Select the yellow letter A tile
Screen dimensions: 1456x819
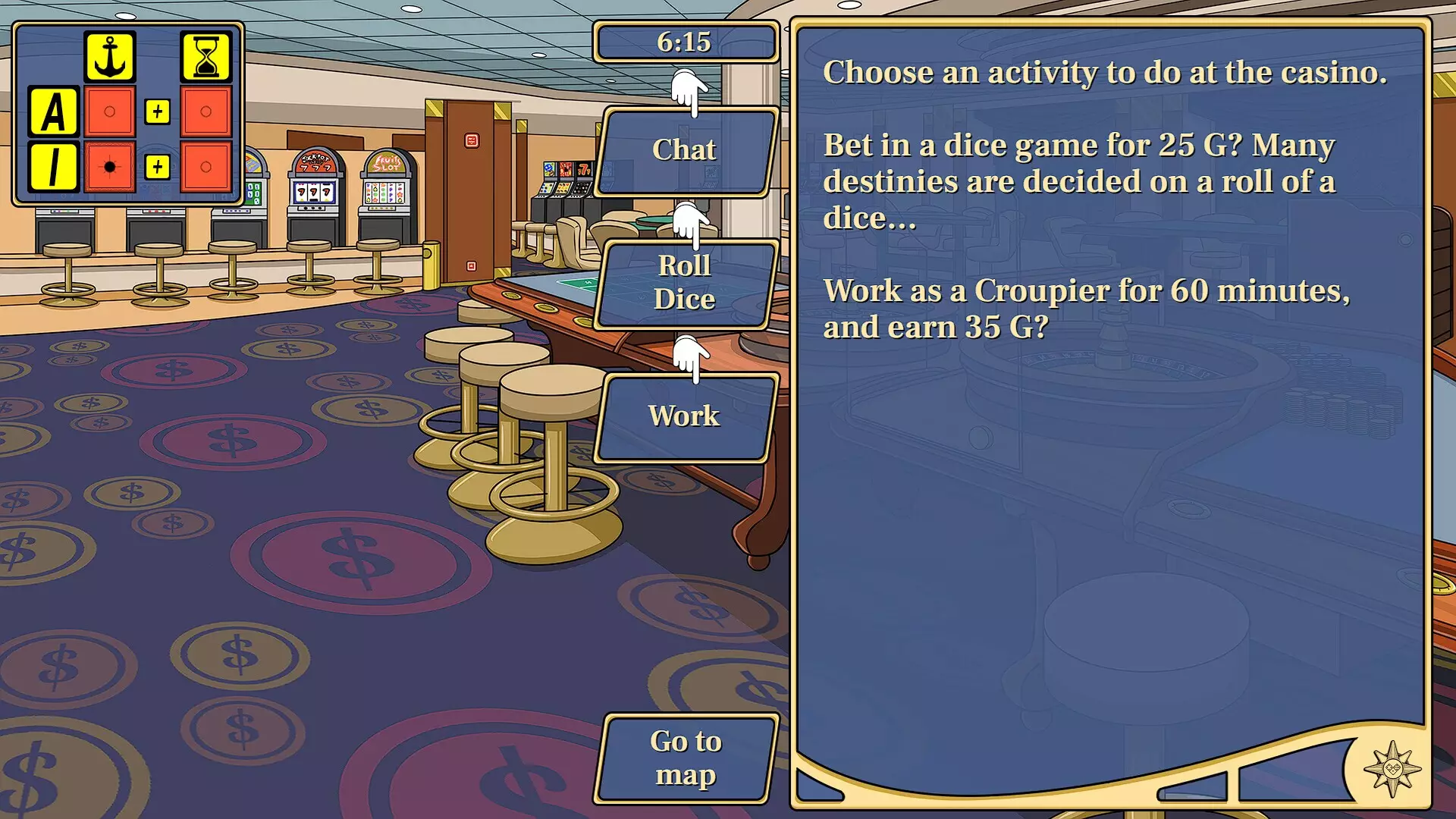tap(54, 111)
